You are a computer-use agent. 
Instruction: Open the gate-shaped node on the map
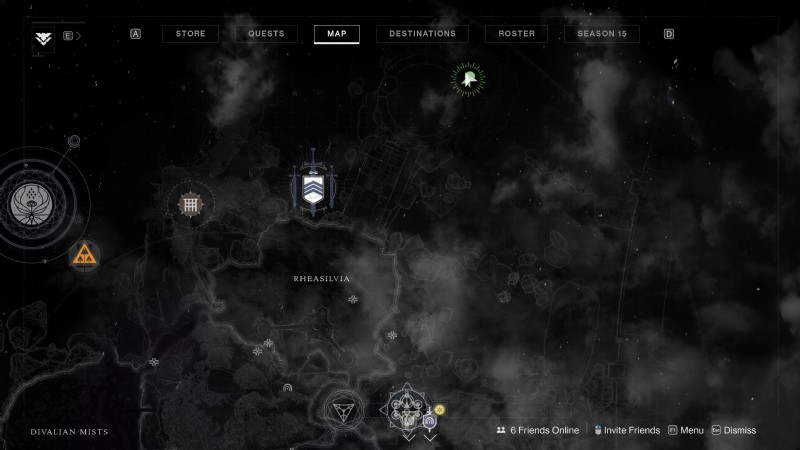(x=189, y=205)
